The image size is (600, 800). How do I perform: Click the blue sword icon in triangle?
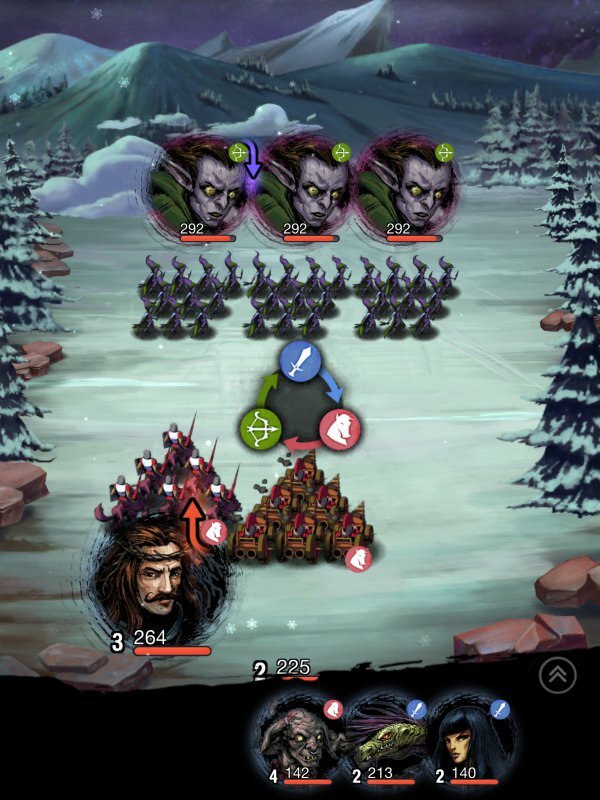coord(300,362)
